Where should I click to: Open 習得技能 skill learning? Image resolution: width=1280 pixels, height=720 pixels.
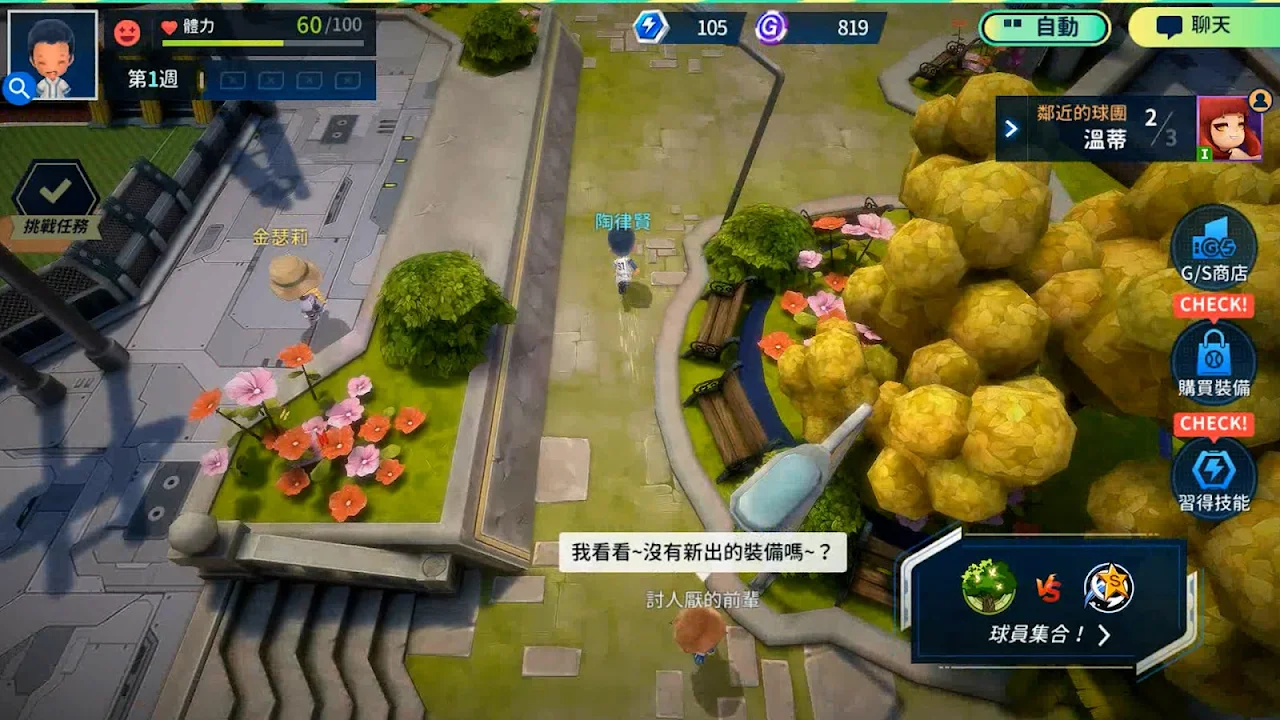coord(1213,476)
